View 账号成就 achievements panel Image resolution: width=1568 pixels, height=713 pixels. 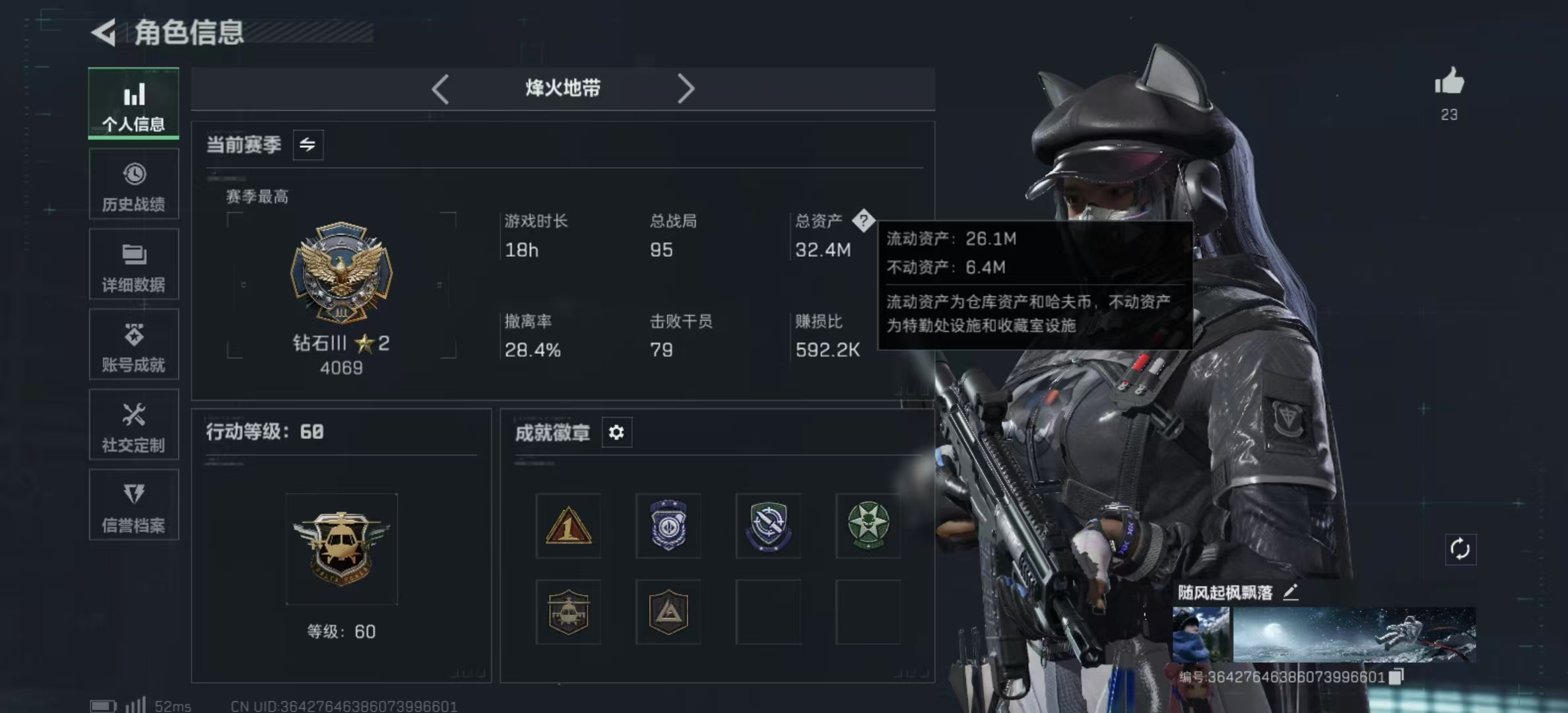pyautogui.click(x=134, y=345)
